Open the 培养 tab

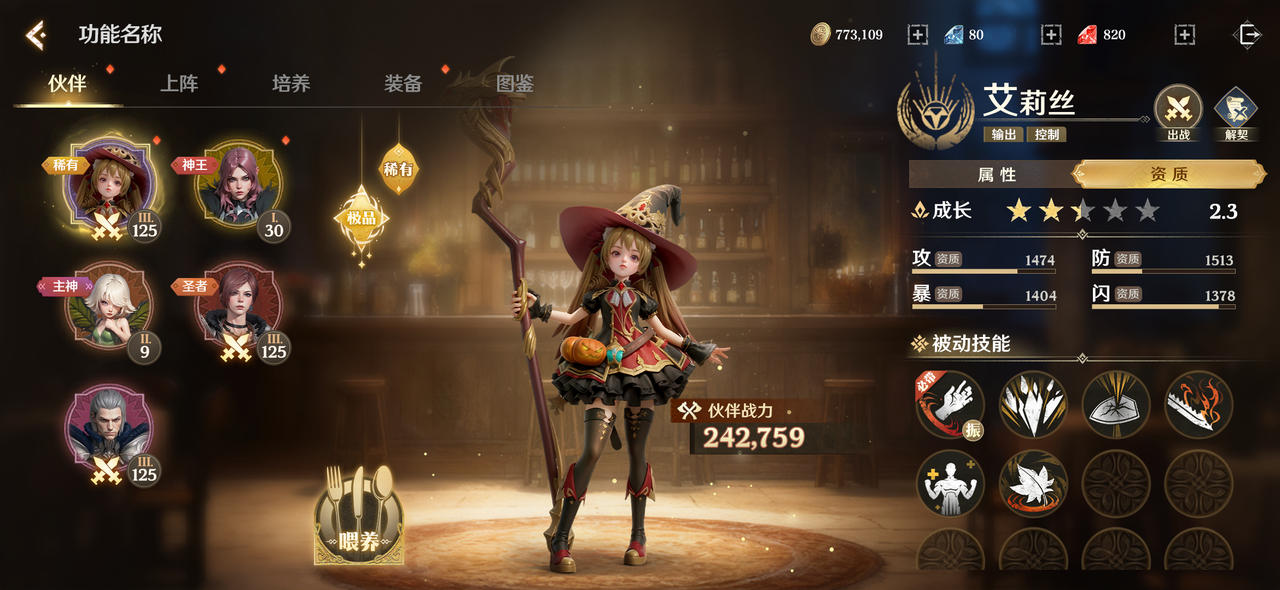291,84
